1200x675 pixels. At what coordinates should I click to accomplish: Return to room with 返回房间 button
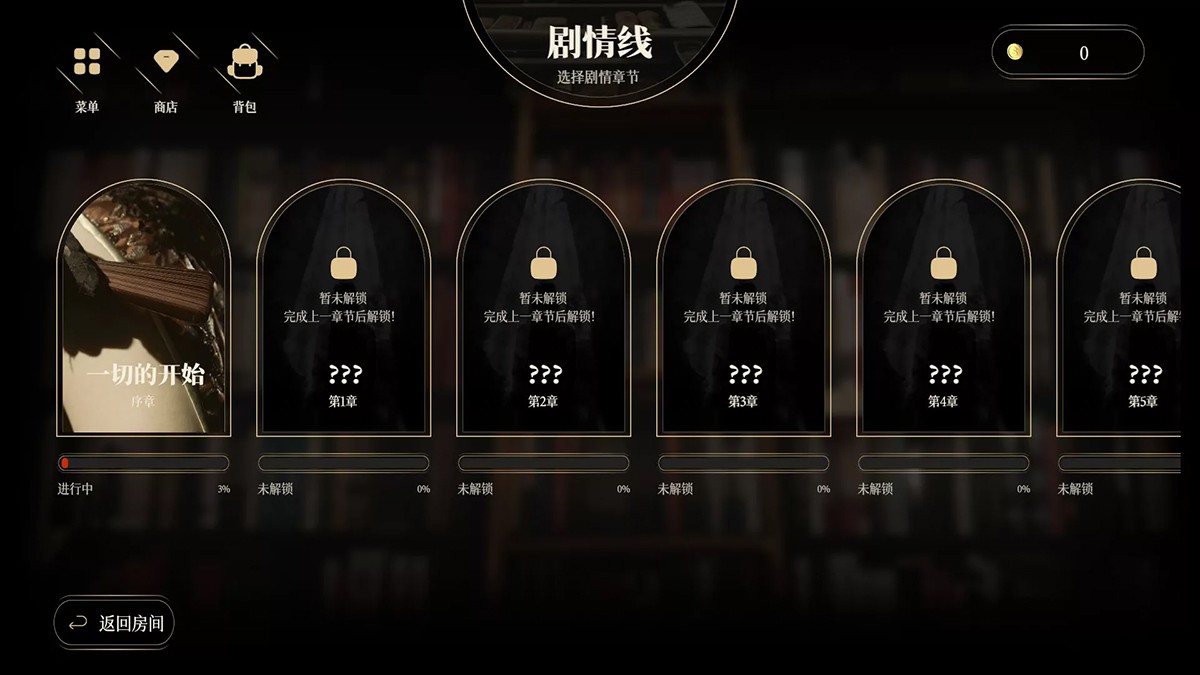pos(114,624)
